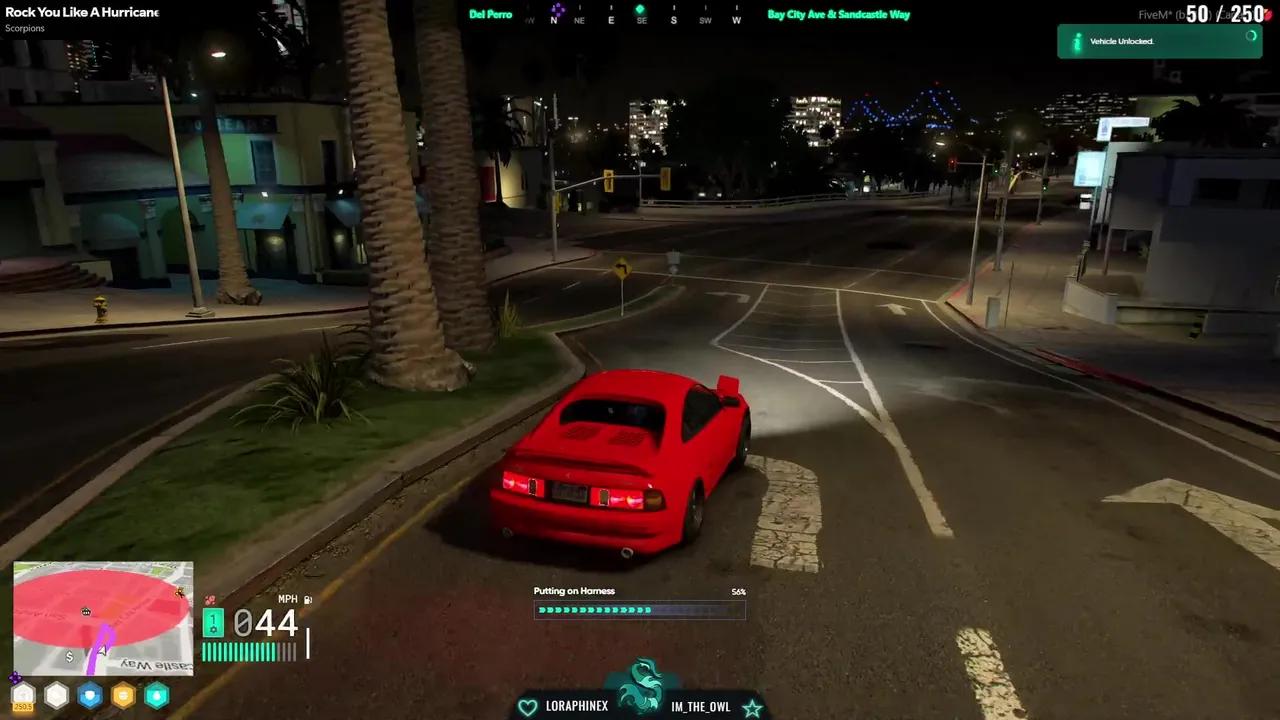Image resolution: width=1280 pixels, height=720 pixels.
Task: Click the teal dragon logo on the overlay
Action: coord(640,687)
